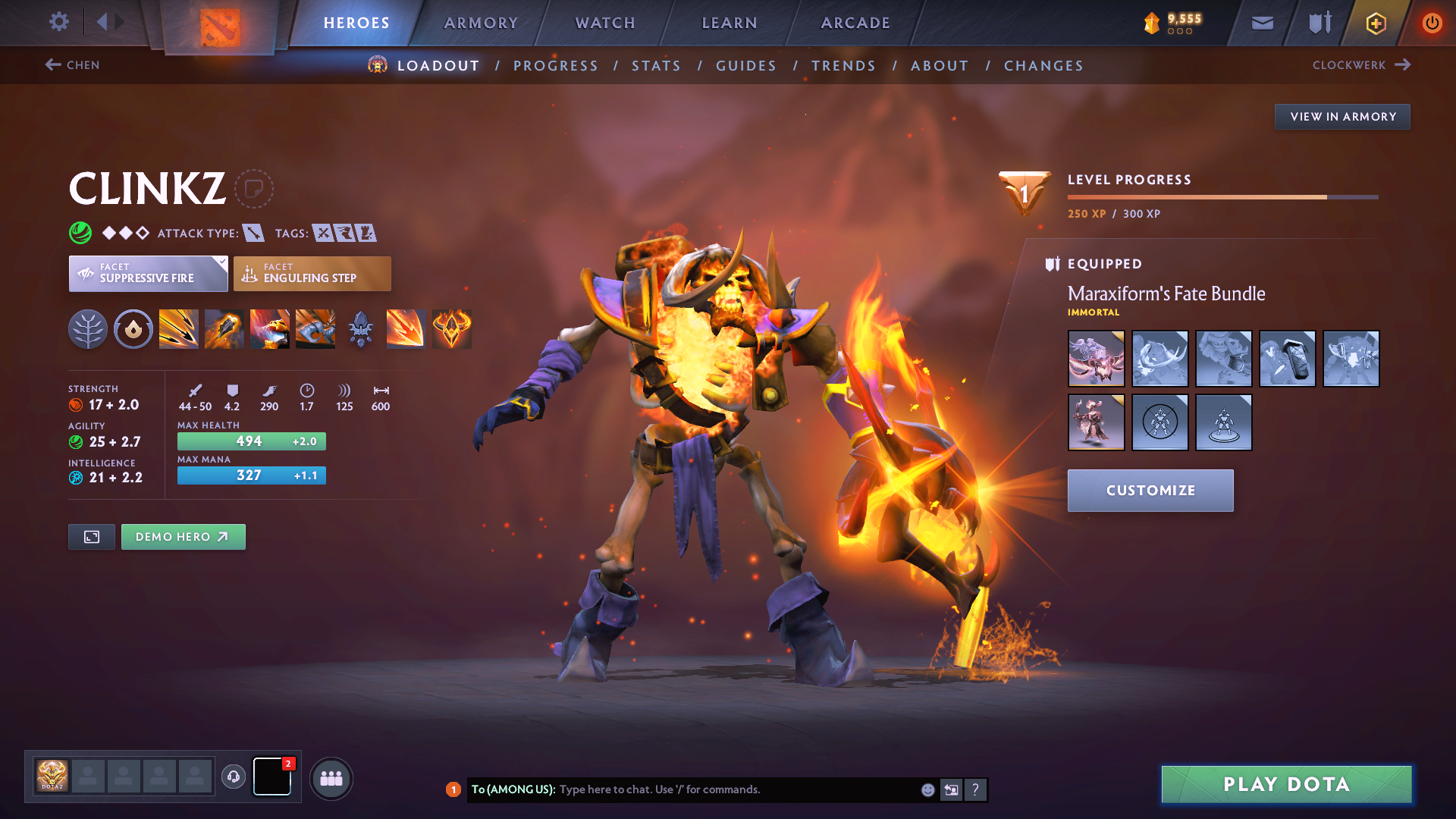Click the Level Progress XP bar
Viewport: 1456px width, 819px height.
pos(1222,196)
